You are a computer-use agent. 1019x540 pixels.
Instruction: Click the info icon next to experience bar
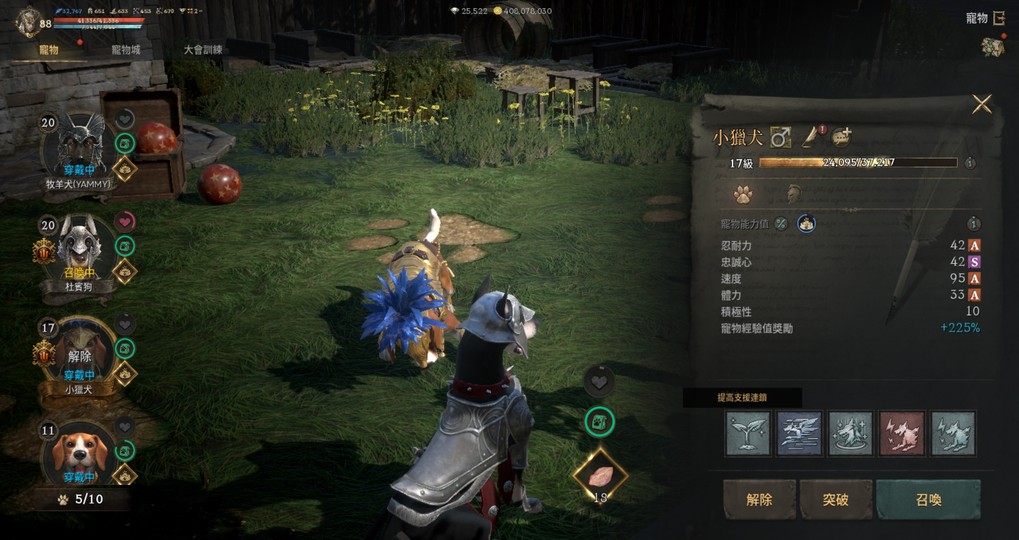(x=970, y=163)
